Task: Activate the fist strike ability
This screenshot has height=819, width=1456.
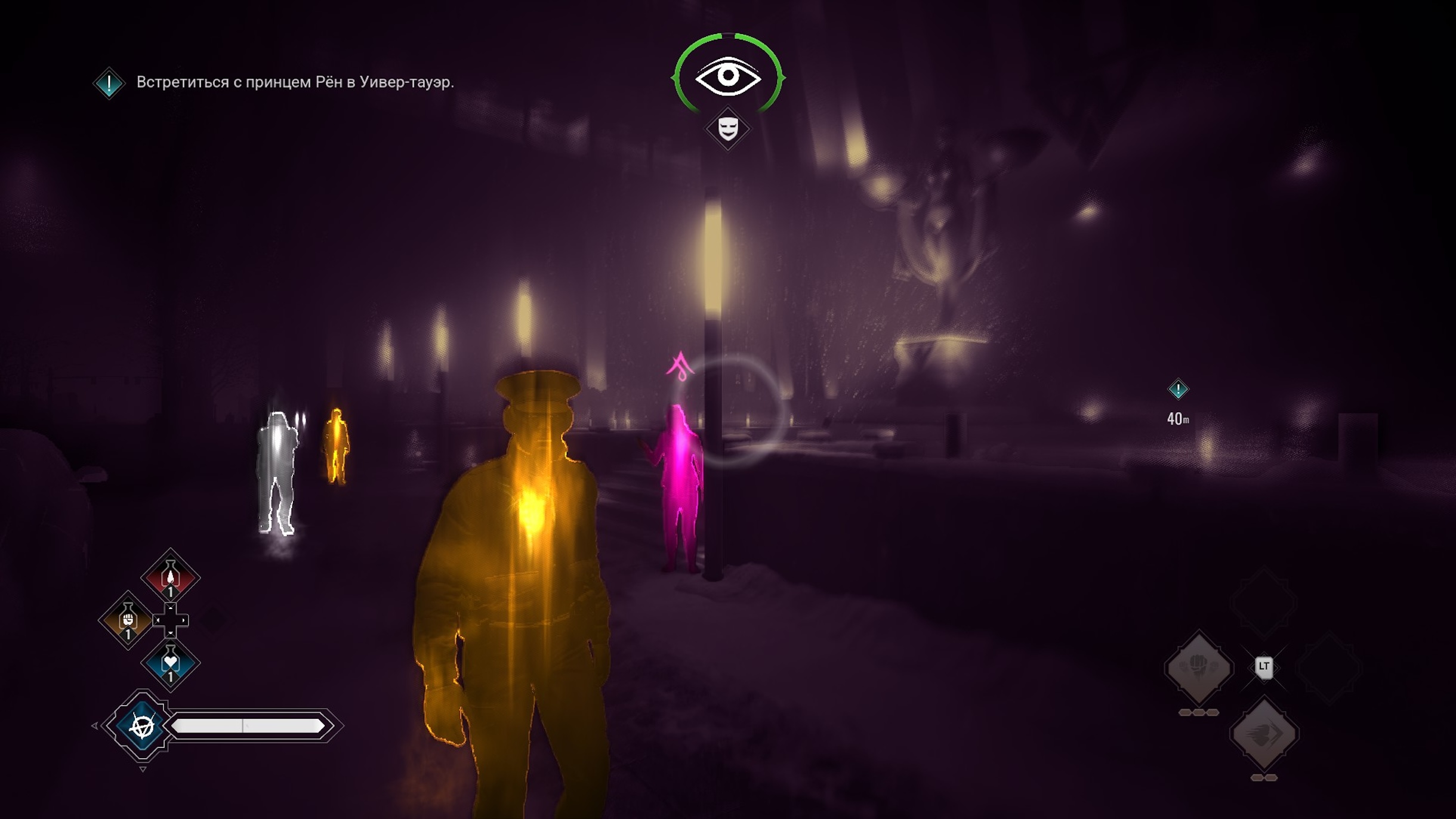Action: [1198, 667]
